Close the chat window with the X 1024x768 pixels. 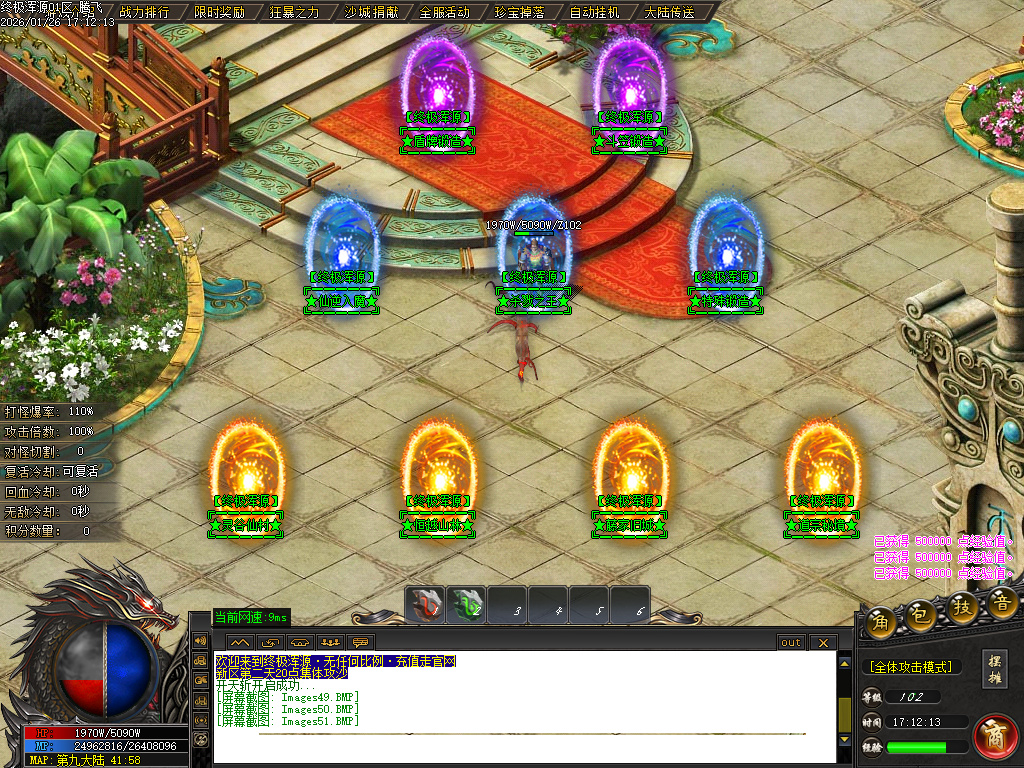click(823, 642)
